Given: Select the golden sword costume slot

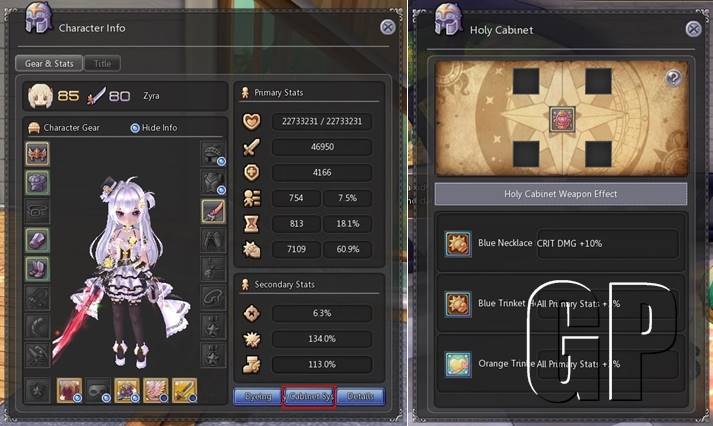Looking at the screenshot, I should 184,389.
